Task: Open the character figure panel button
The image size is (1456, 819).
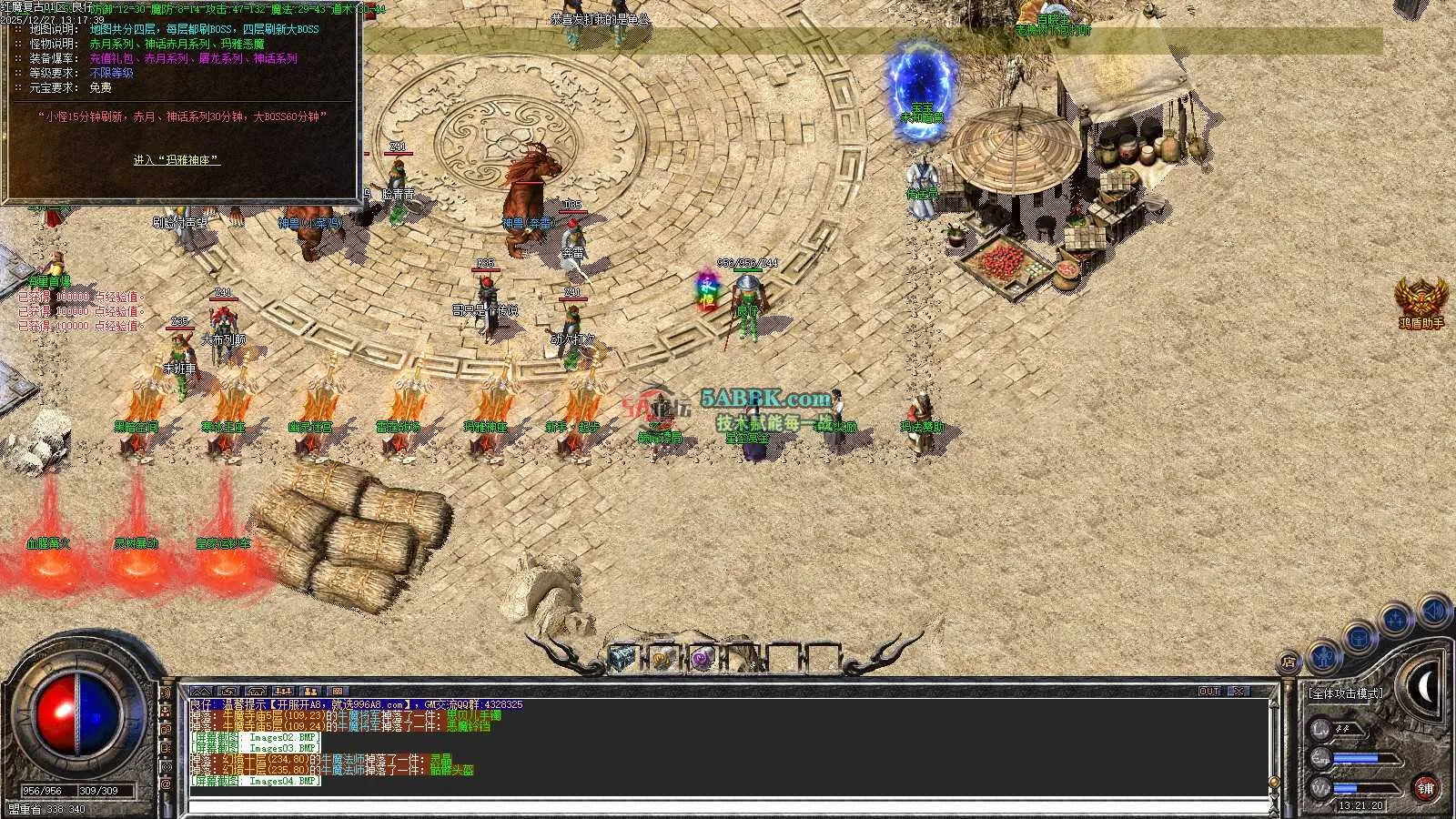Action: [1325, 654]
